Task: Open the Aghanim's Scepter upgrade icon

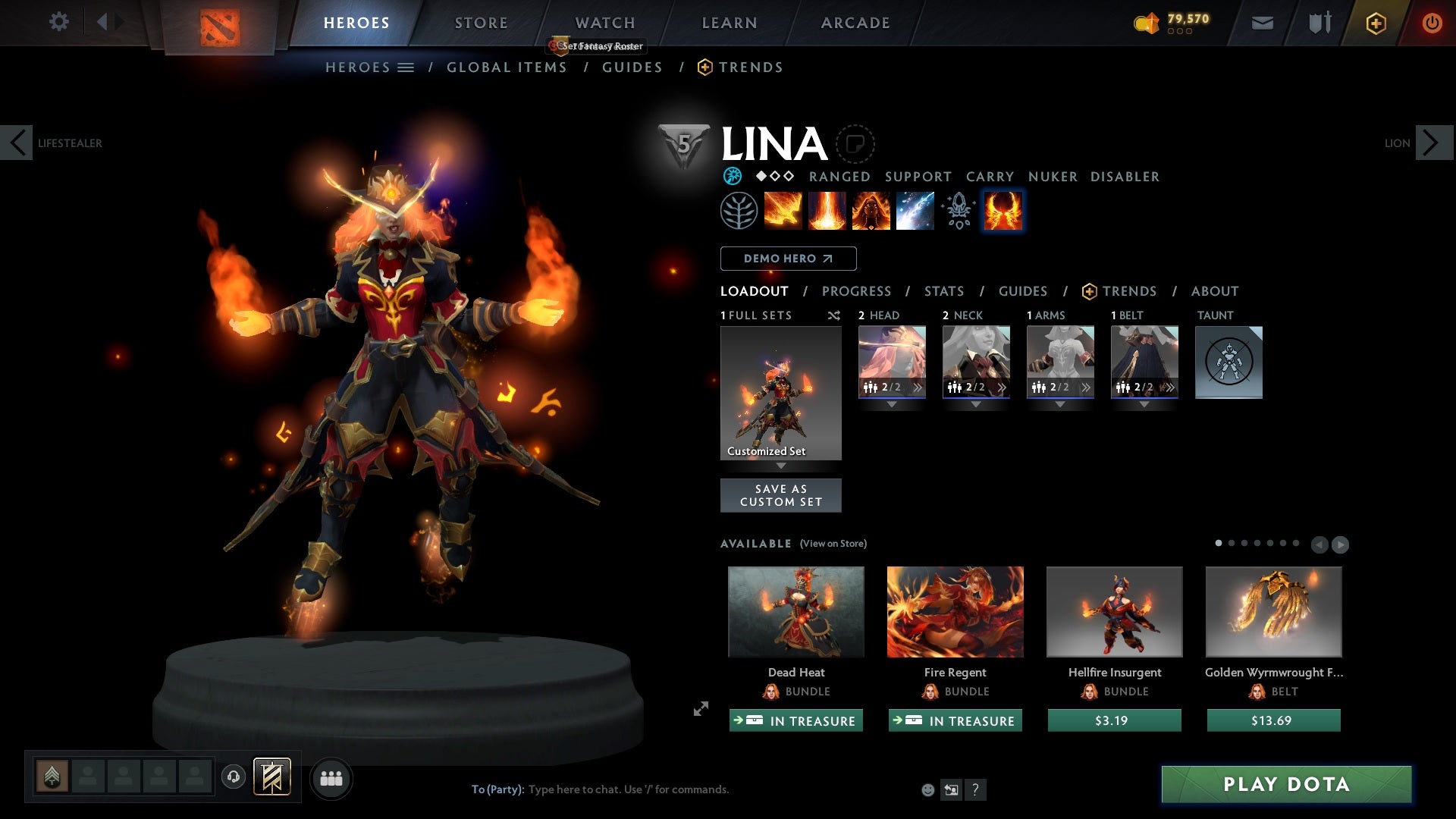Action: [958, 211]
